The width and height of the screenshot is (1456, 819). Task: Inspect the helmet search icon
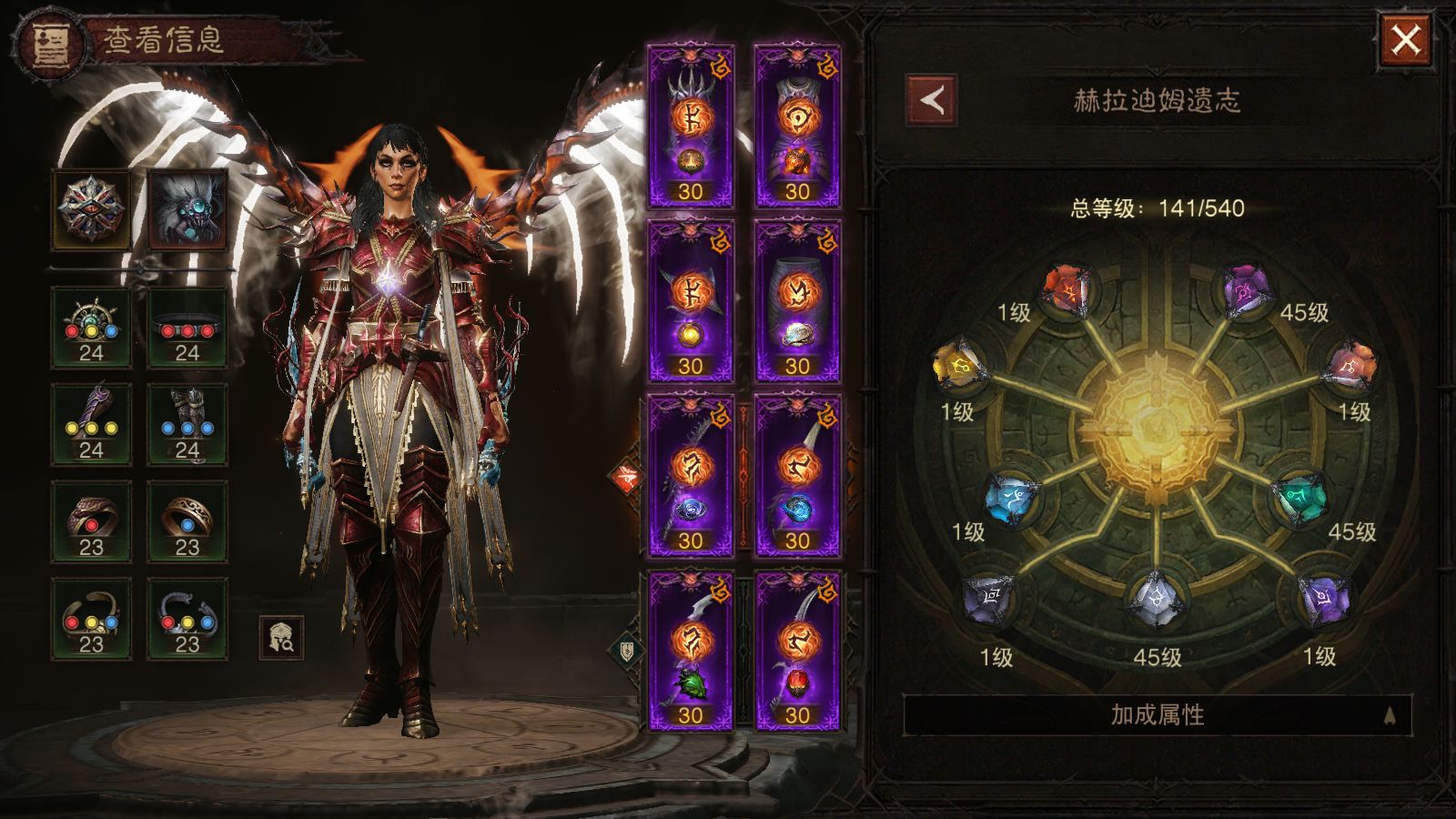tap(281, 638)
